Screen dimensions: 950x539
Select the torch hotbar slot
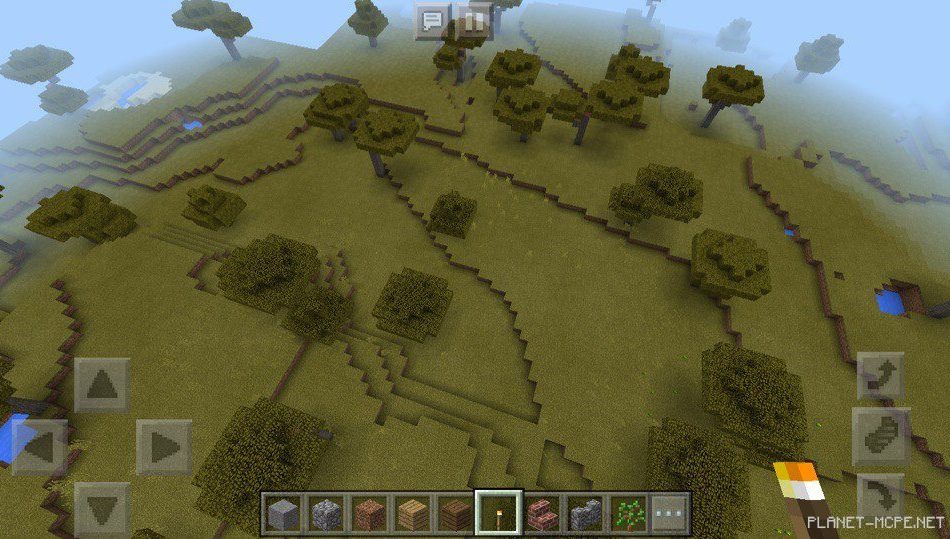(498, 513)
